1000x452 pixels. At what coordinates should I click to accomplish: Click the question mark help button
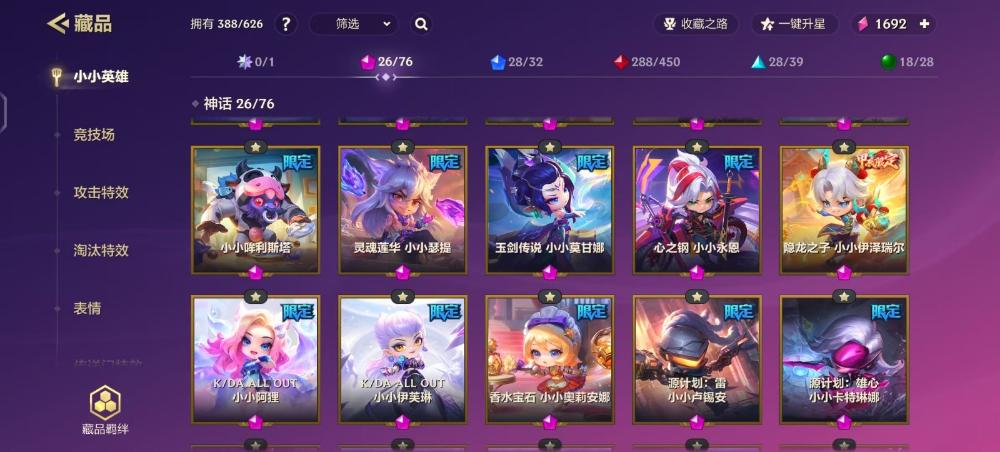(x=285, y=24)
